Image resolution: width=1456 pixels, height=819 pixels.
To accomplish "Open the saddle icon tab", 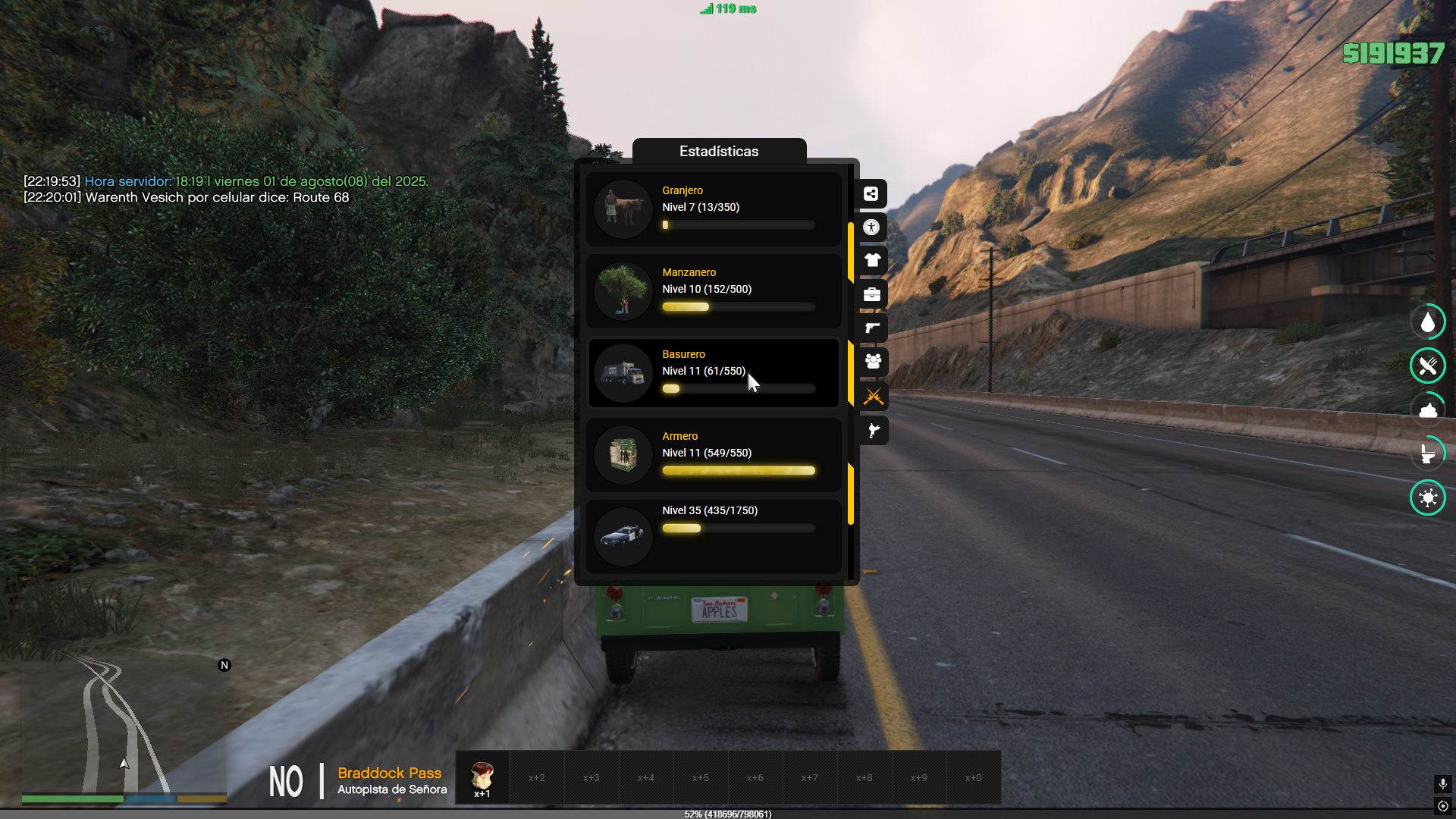I will tap(872, 431).
